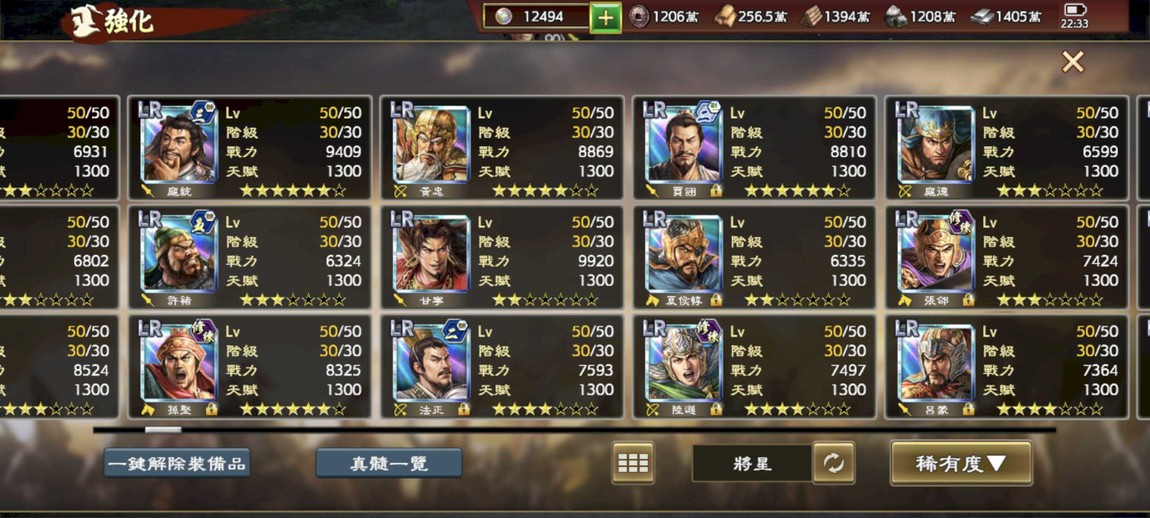This screenshot has width=1150, height=518.
Task: Select officer 許褚 card
Action: 250,257
